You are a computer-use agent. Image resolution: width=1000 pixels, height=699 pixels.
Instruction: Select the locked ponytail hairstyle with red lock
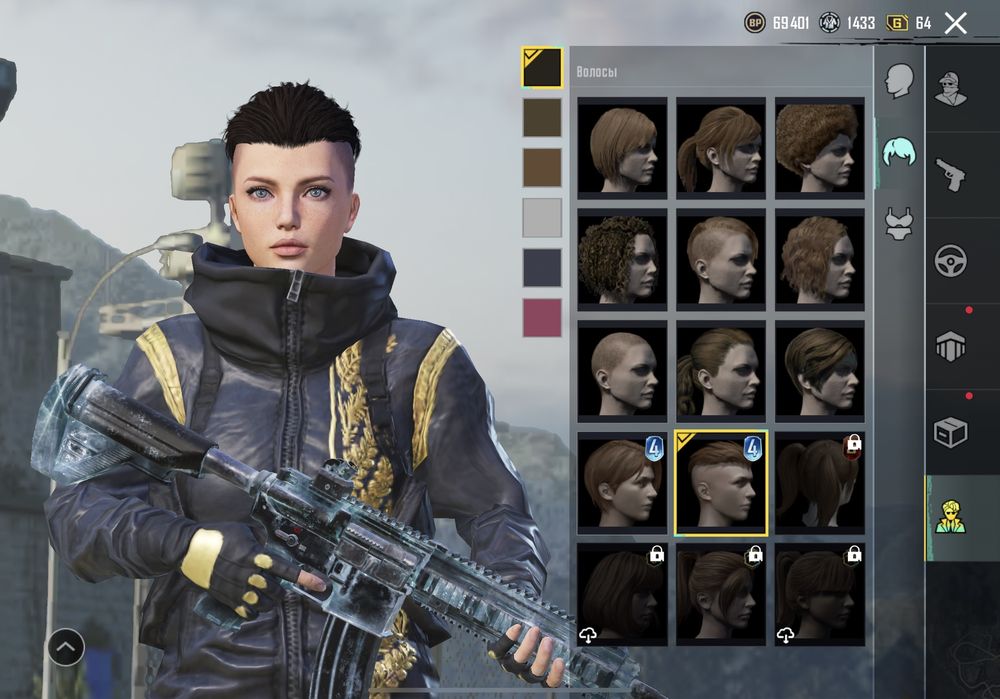coord(820,481)
